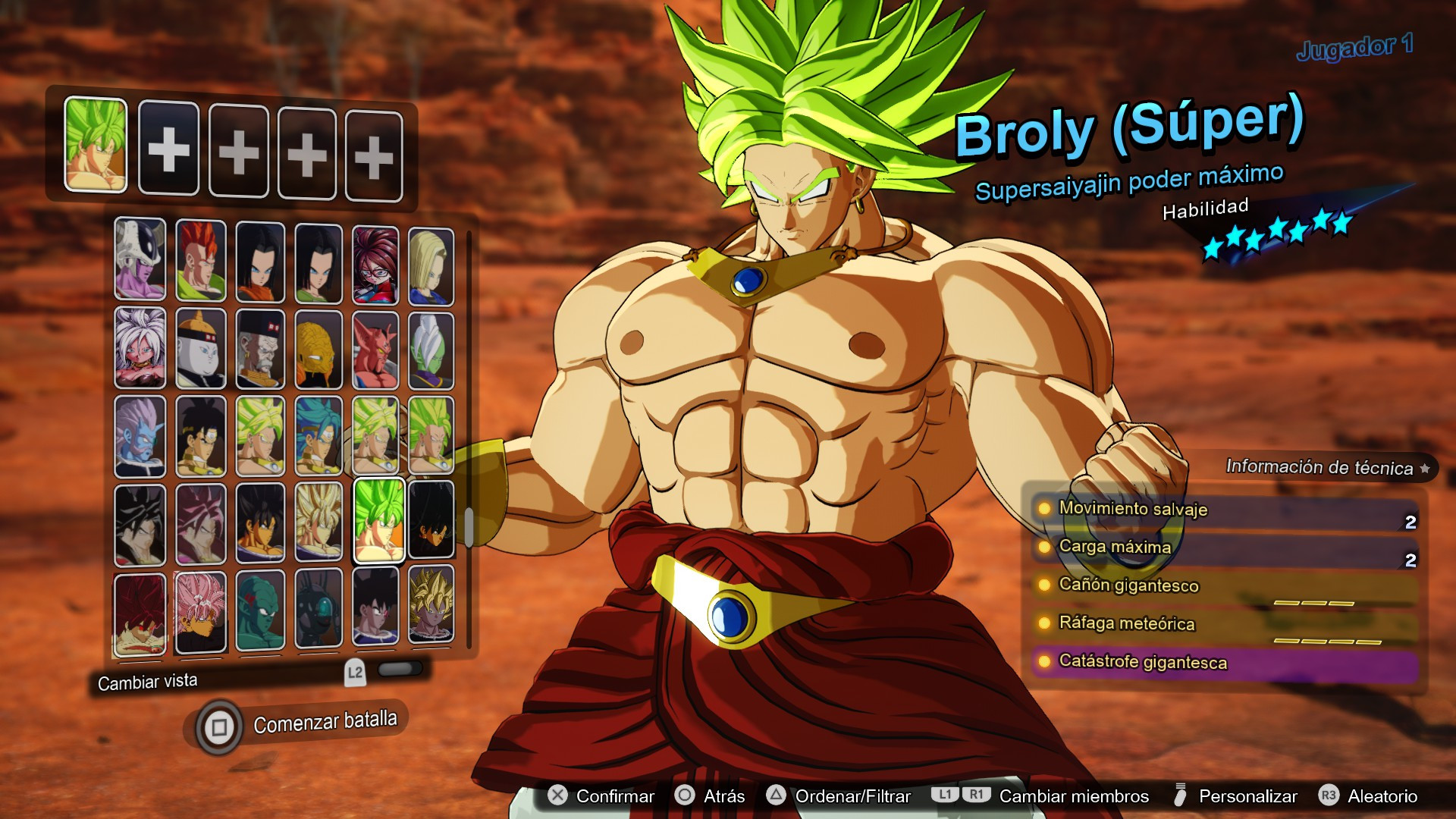
Task: Open Ordenar/Filtrar via the triangle icon
Action: pyautogui.click(x=775, y=796)
